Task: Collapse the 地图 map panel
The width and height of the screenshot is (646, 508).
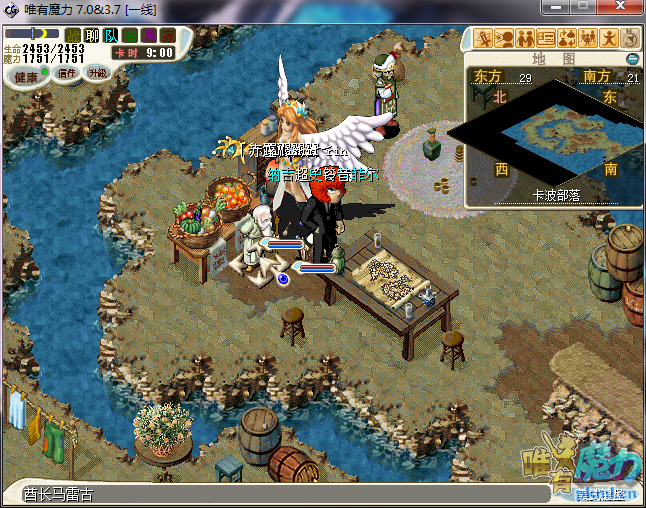Action: 632,59
